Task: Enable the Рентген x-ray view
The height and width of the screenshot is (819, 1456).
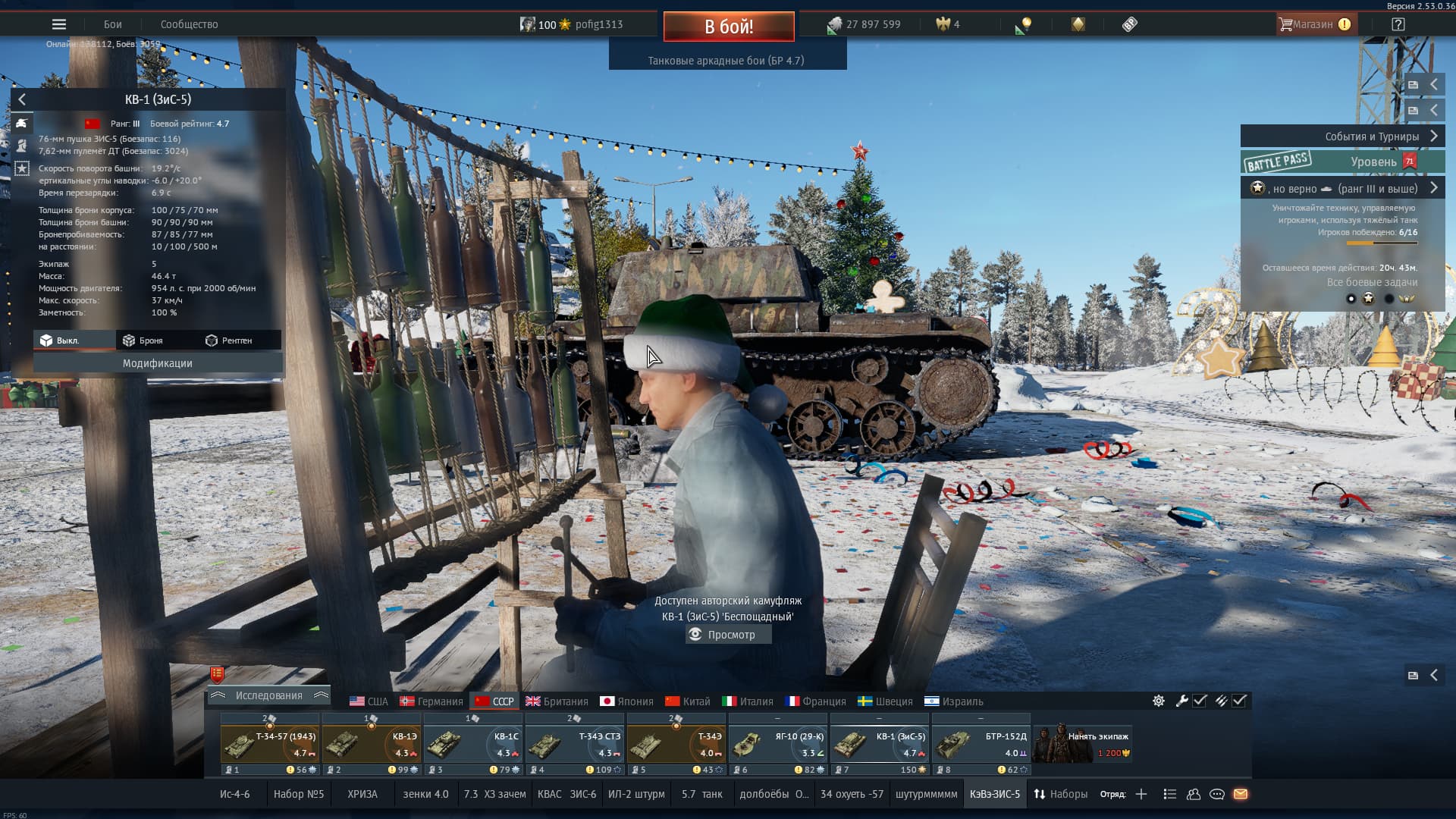Action: 229,340
